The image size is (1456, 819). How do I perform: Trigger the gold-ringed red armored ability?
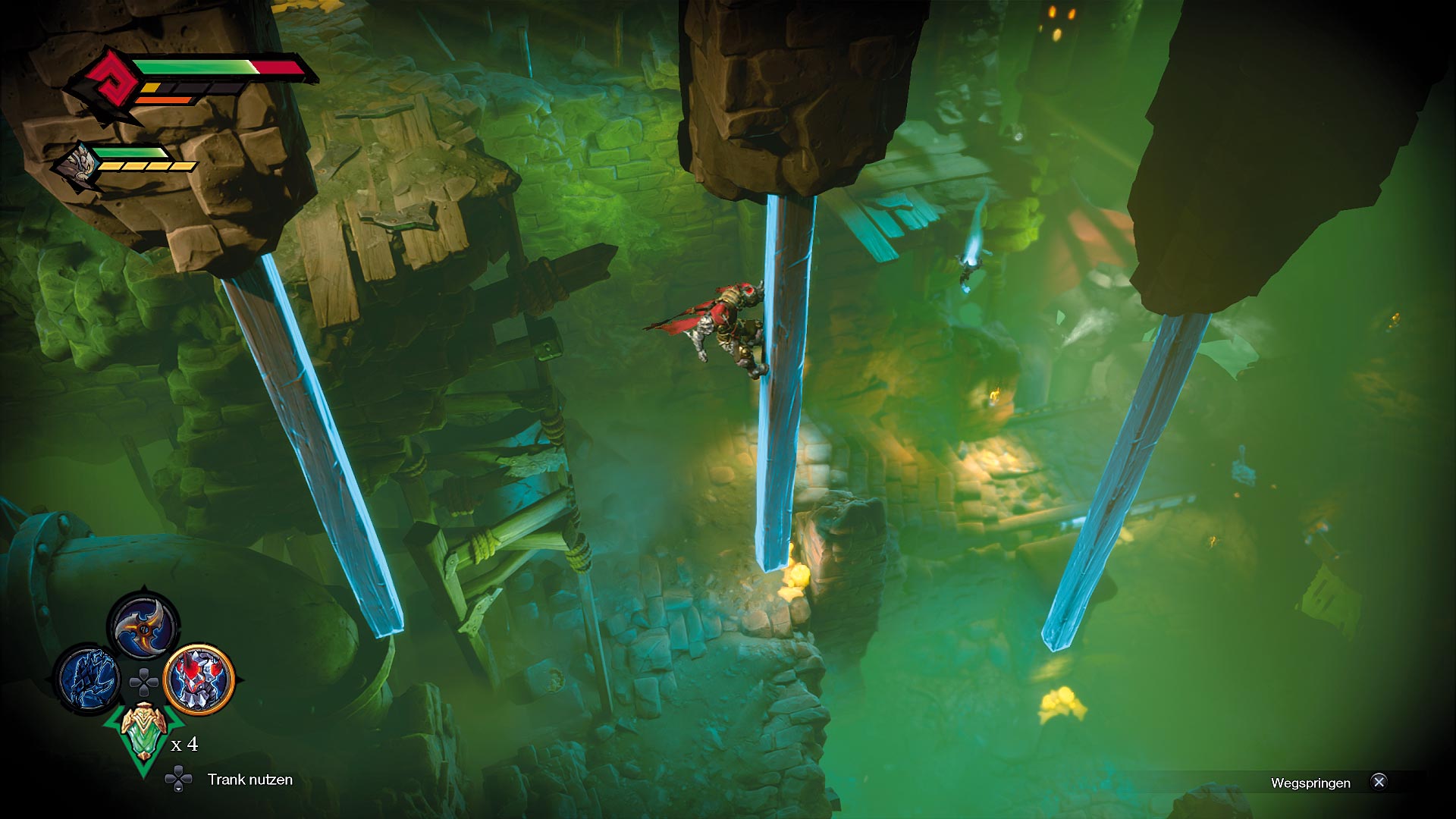[x=199, y=679]
